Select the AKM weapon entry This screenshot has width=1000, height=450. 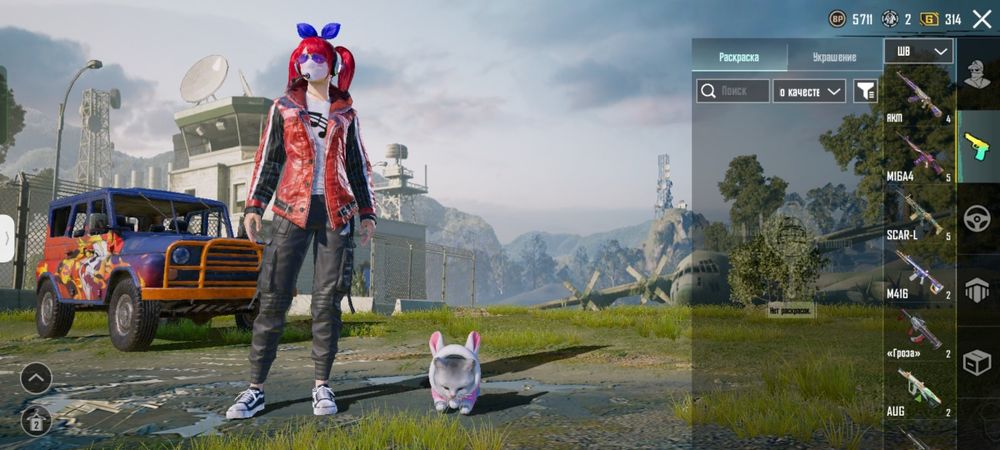tap(918, 96)
